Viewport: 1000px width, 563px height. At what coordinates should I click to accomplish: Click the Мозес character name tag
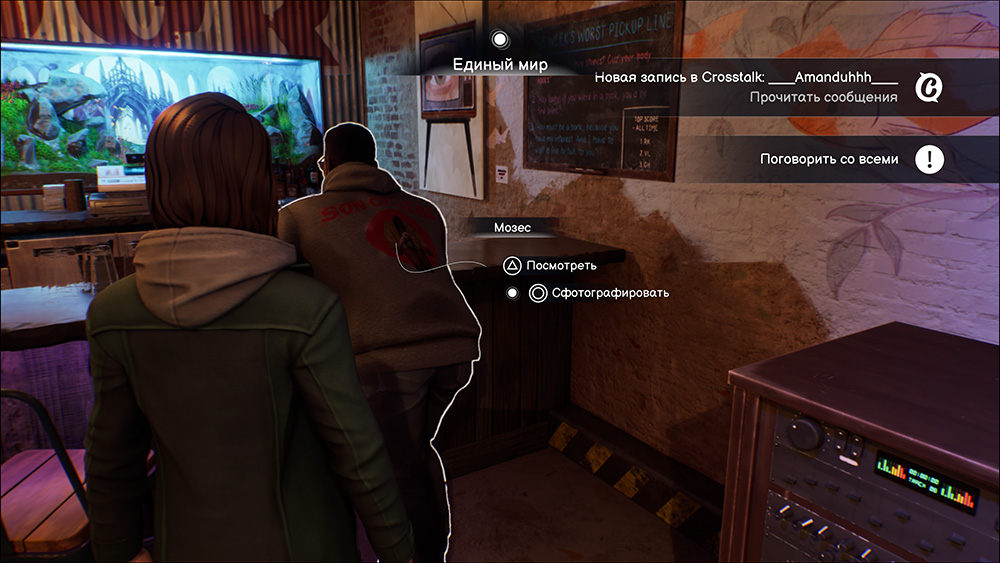[x=512, y=228]
